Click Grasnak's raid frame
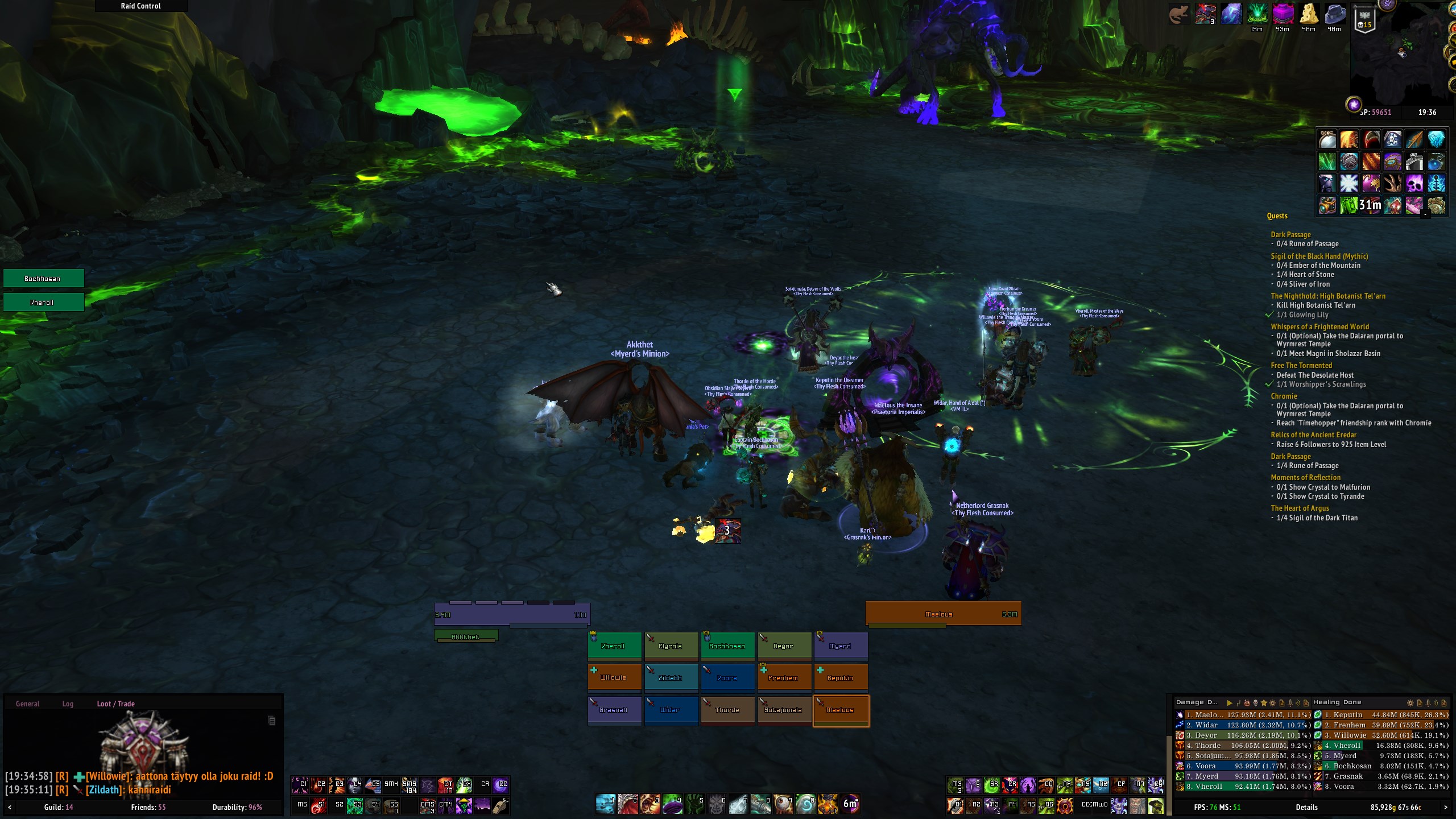 (x=614, y=710)
